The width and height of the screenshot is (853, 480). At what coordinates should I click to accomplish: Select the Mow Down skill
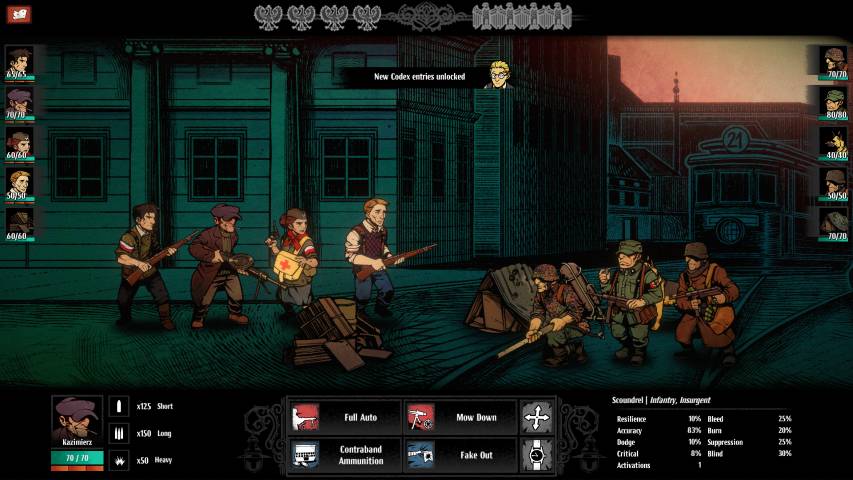point(461,417)
